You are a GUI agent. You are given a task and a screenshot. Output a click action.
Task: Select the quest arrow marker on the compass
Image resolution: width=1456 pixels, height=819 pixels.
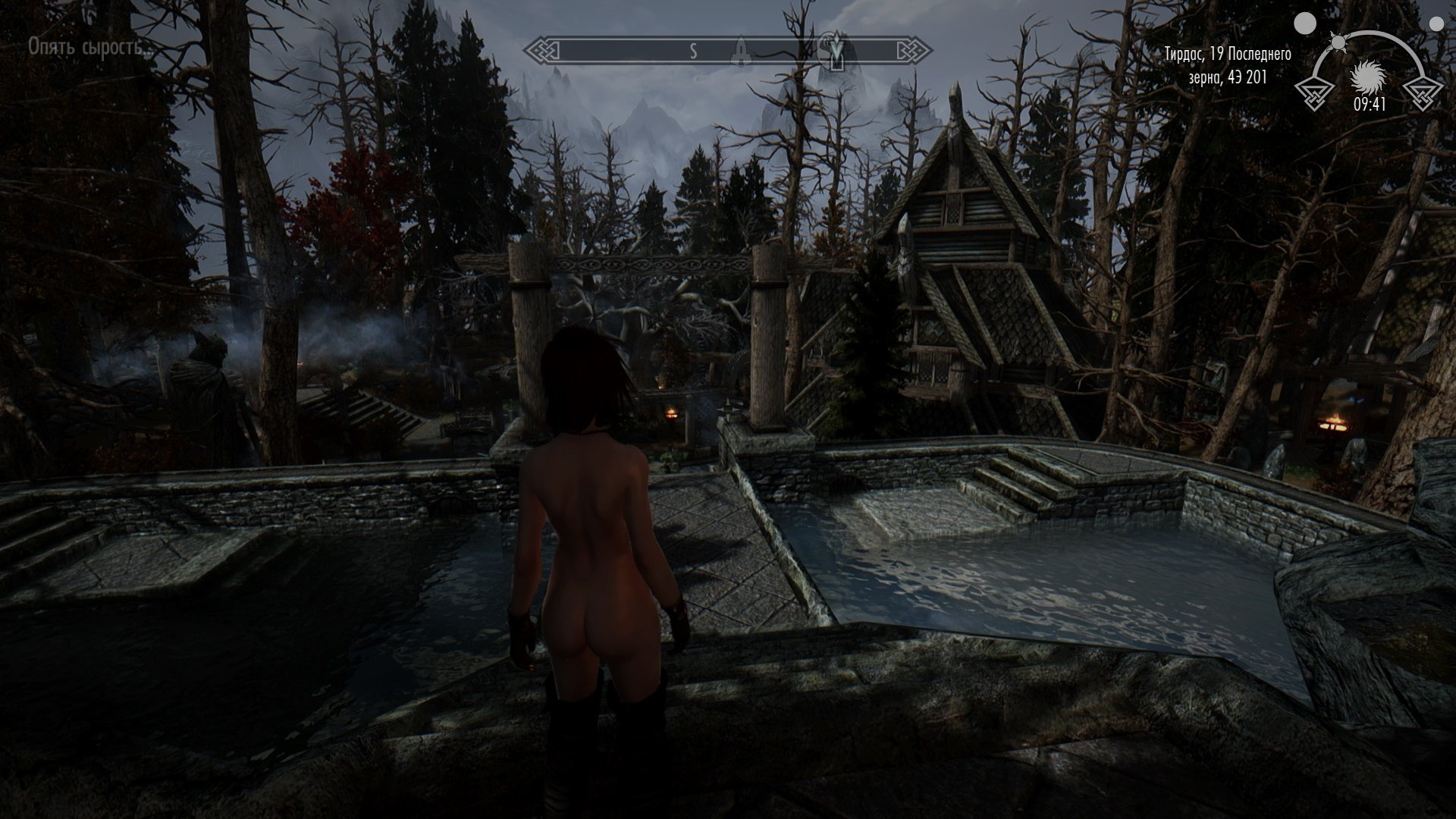click(x=836, y=50)
